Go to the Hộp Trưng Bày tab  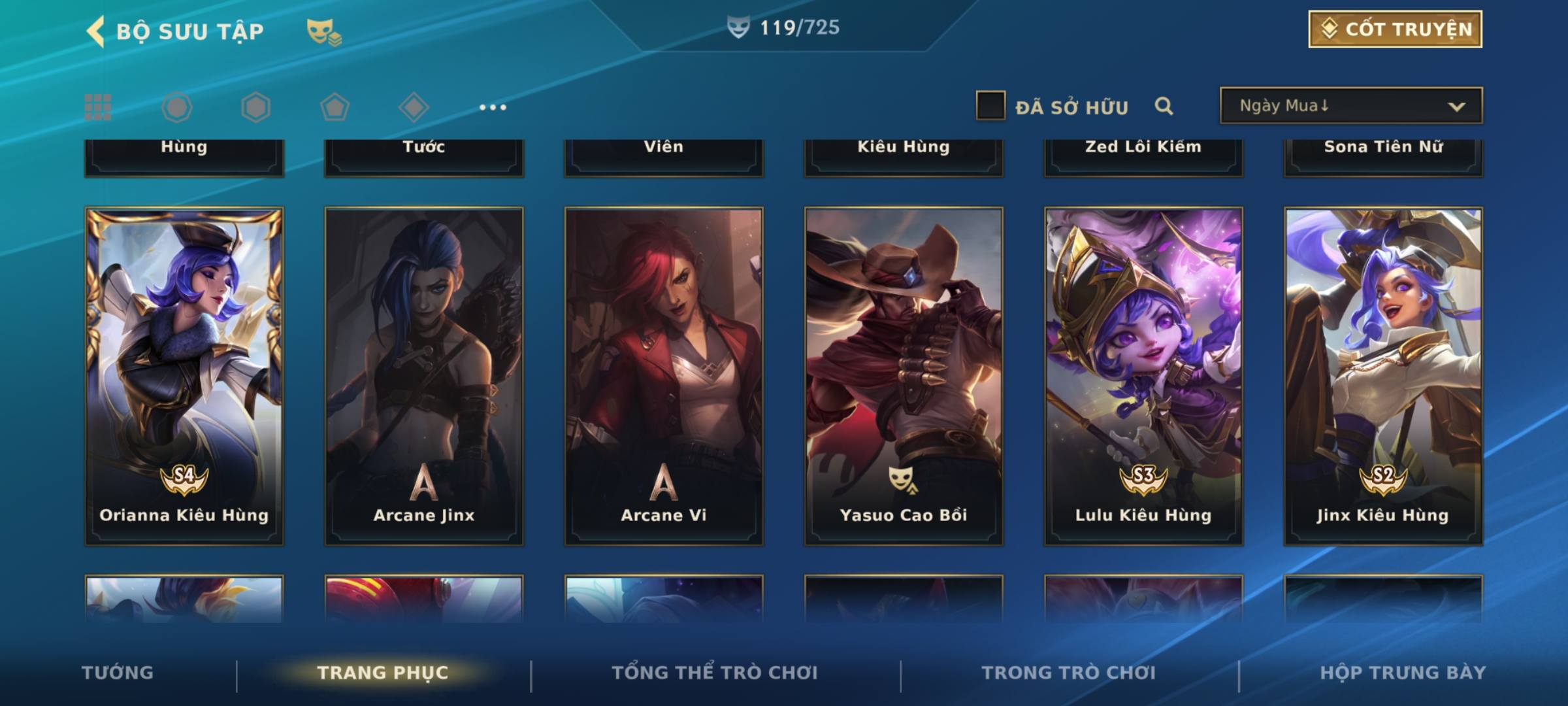[x=1402, y=673]
